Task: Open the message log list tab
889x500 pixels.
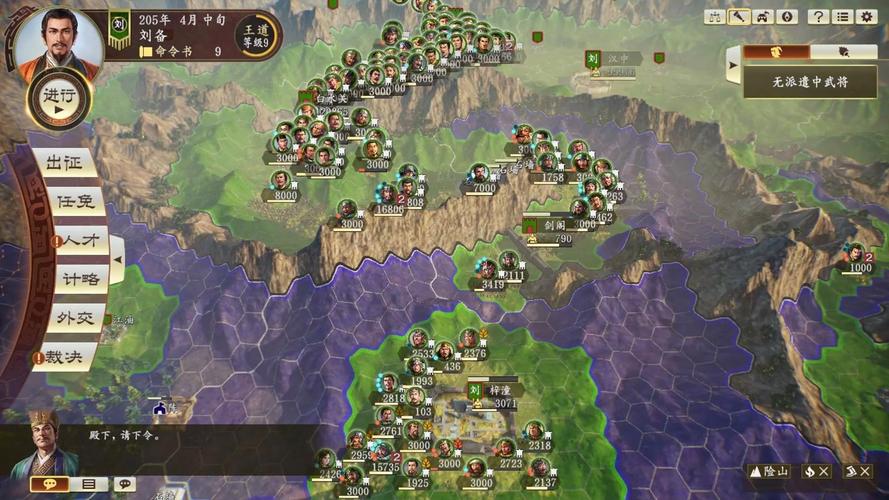Action: tap(87, 484)
